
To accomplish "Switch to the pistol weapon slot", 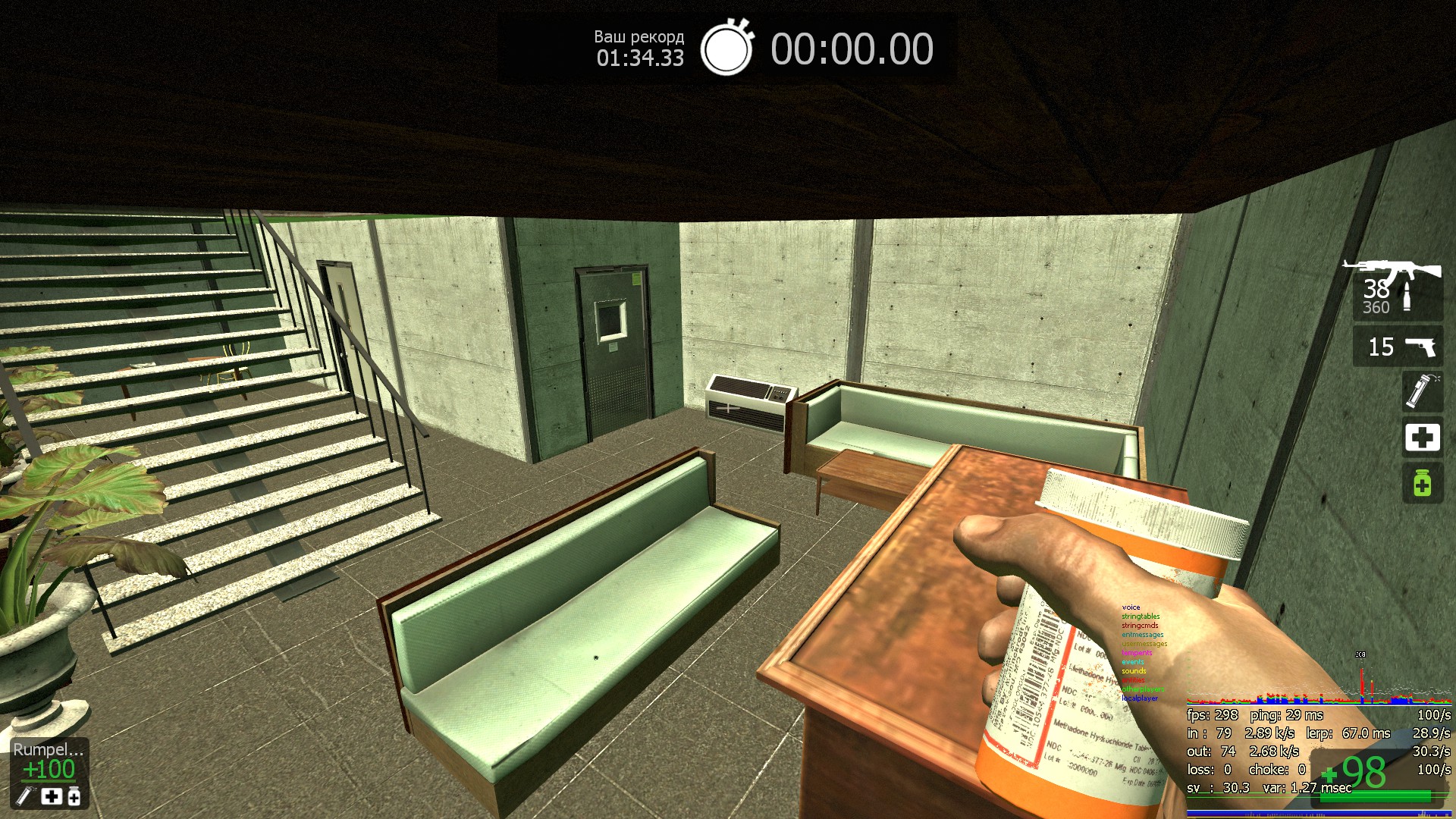I will (x=1398, y=347).
